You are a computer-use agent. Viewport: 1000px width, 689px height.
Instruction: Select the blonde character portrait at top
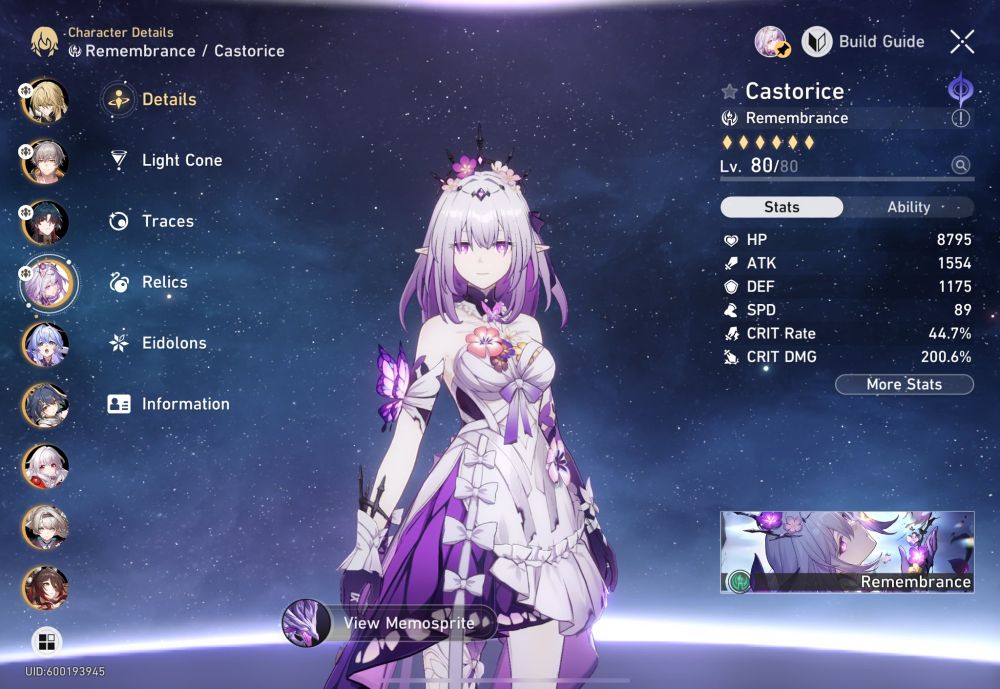click(45, 100)
